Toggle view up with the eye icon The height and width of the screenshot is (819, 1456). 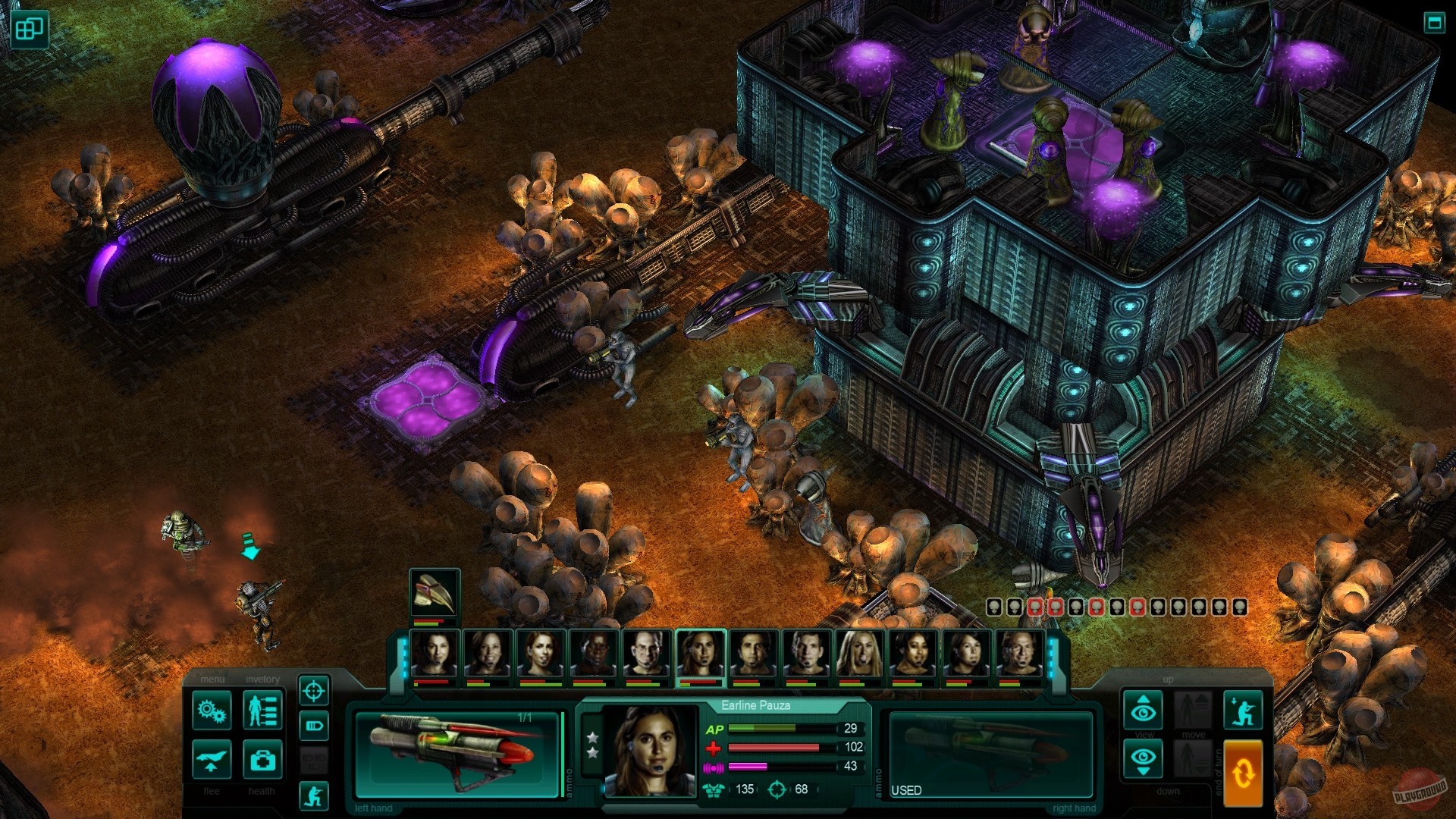click(1143, 710)
